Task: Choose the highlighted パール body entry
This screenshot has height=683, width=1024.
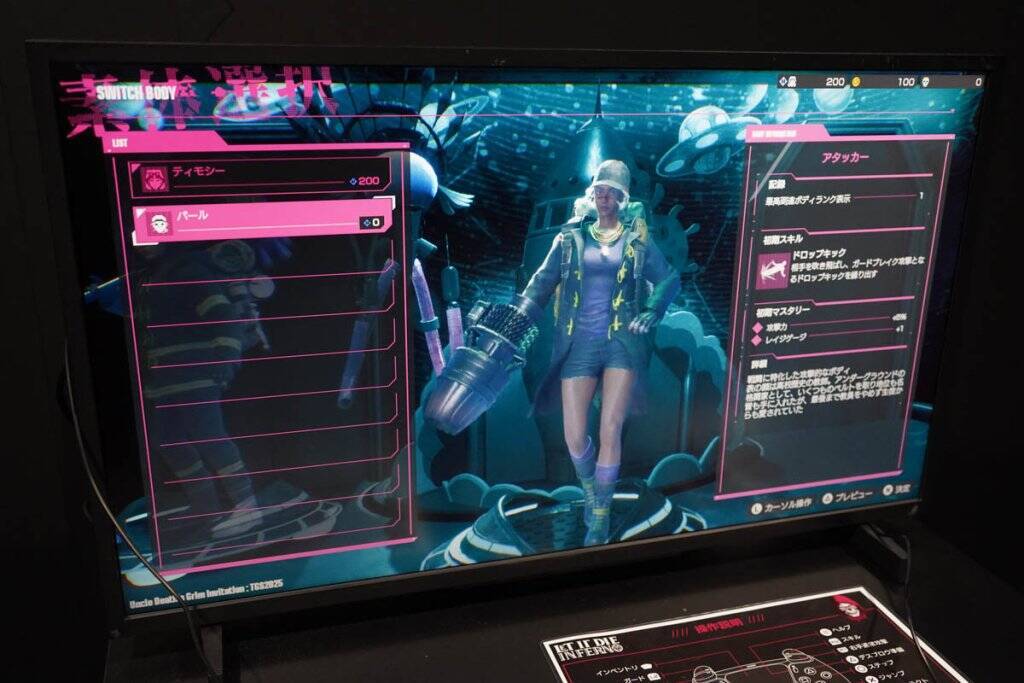Action: [x=265, y=220]
